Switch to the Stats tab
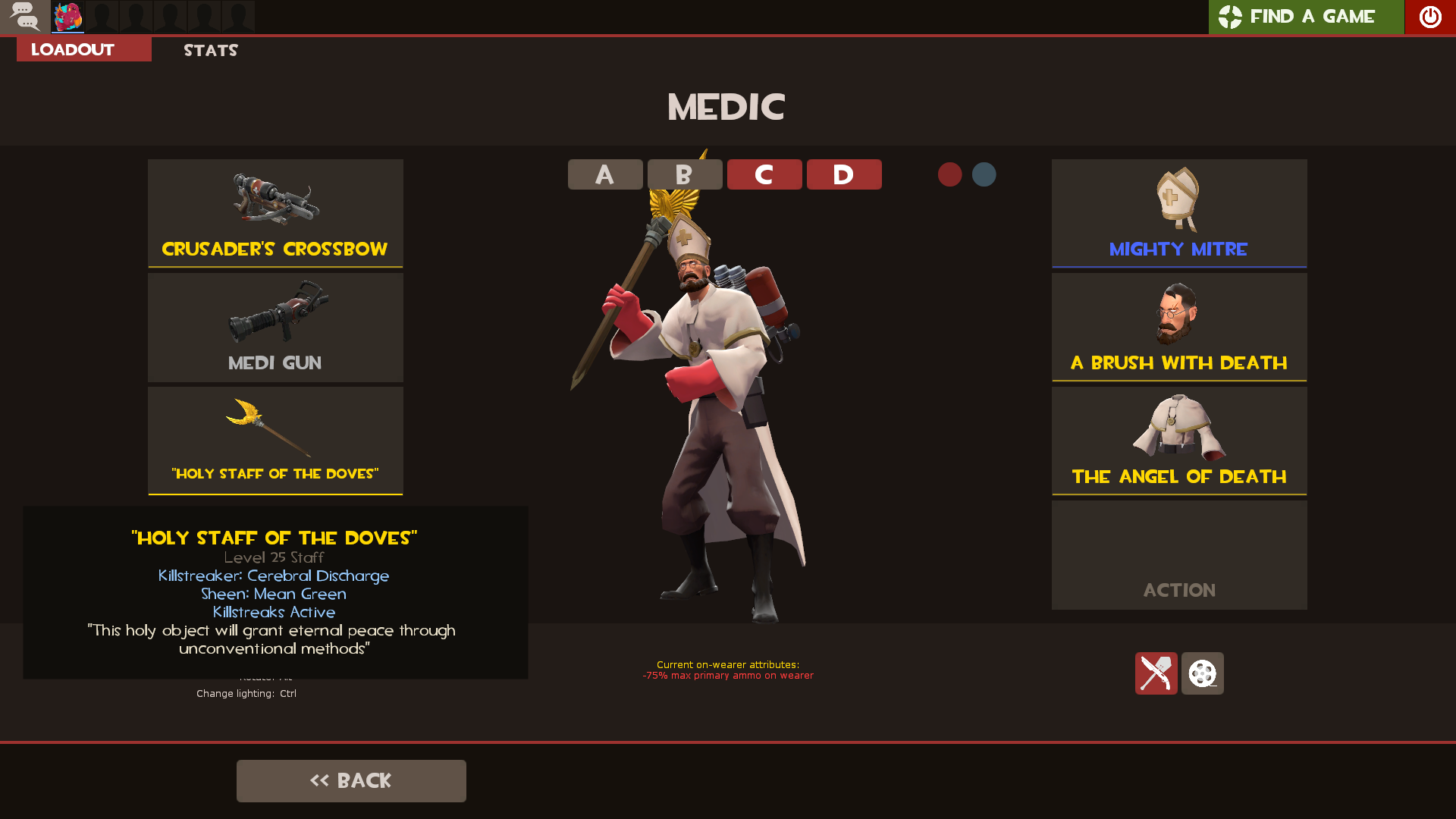Image resolution: width=1456 pixels, height=819 pixels. coord(211,50)
